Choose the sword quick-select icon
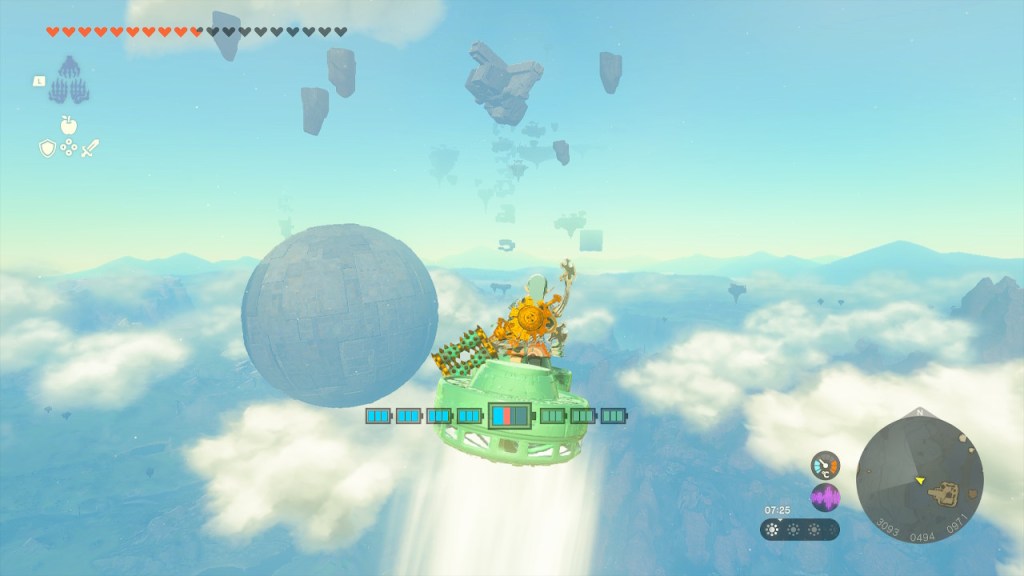 pos(90,148)
